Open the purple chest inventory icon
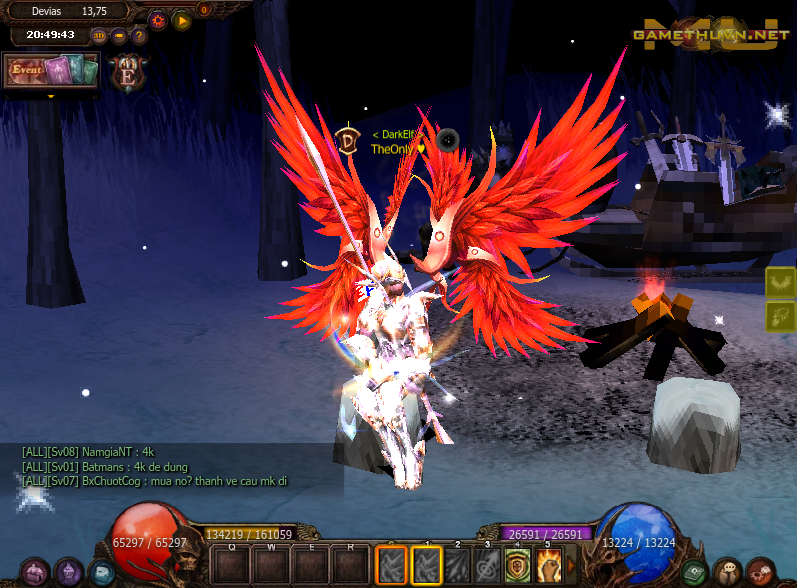The image size is (797, 588). tap(37, 572)
